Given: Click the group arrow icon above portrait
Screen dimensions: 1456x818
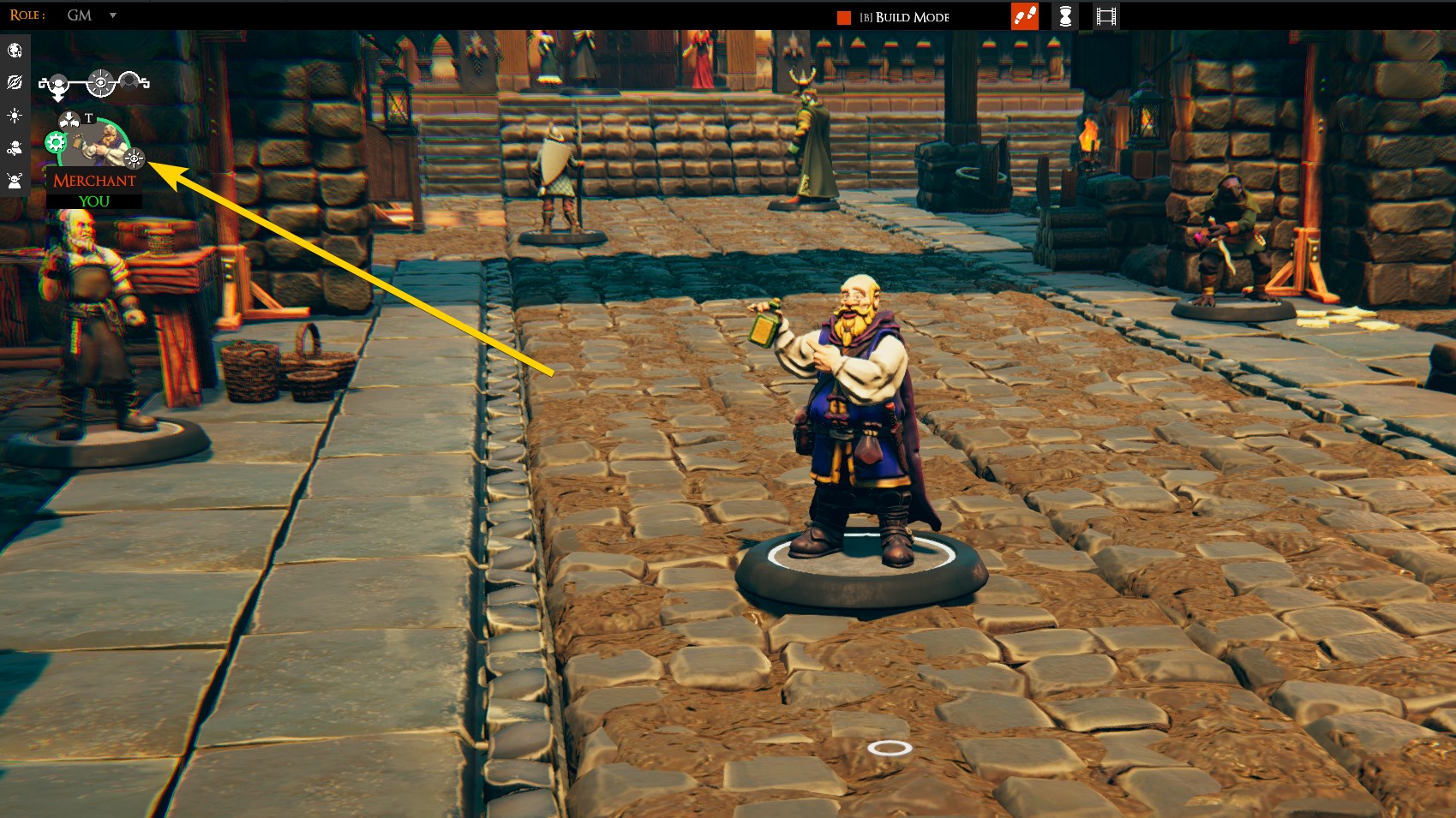Looking at the screenshot, I should coord(69,121).
